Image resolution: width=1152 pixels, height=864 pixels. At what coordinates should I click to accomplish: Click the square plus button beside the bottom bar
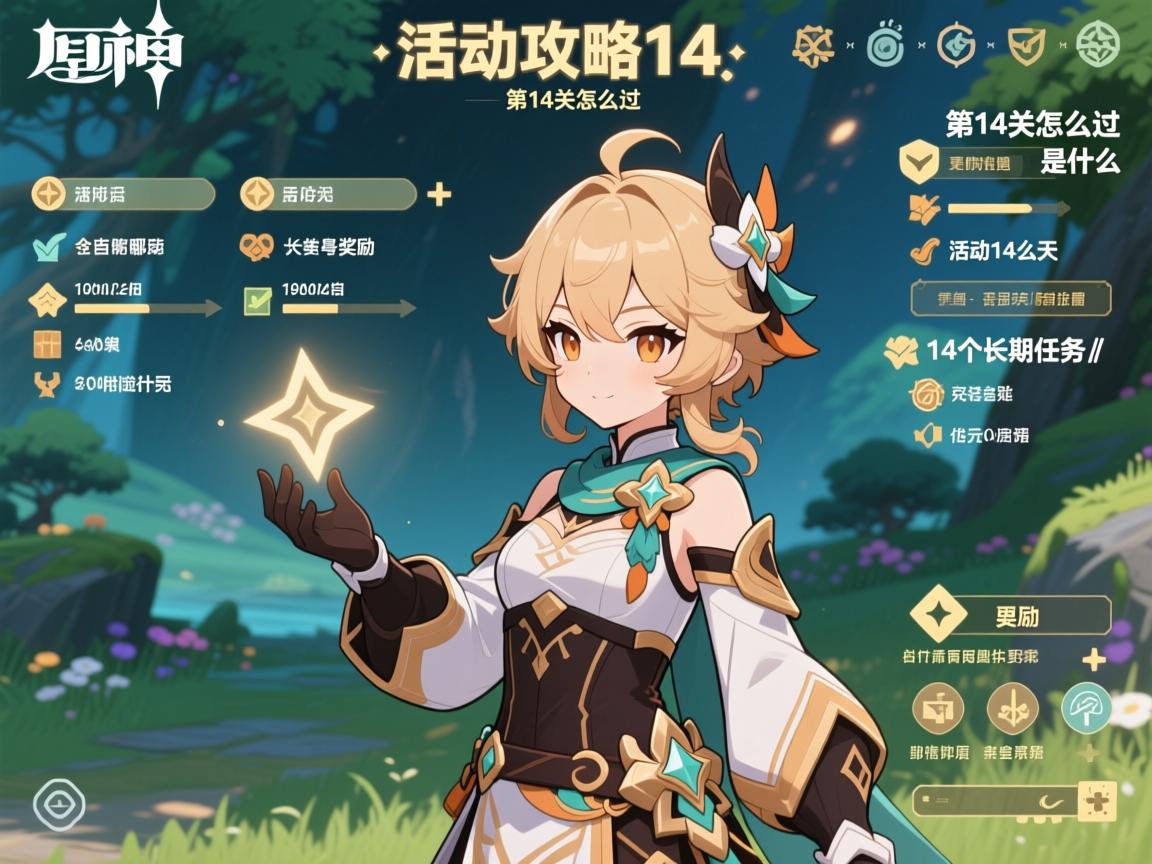[1097, 801]
